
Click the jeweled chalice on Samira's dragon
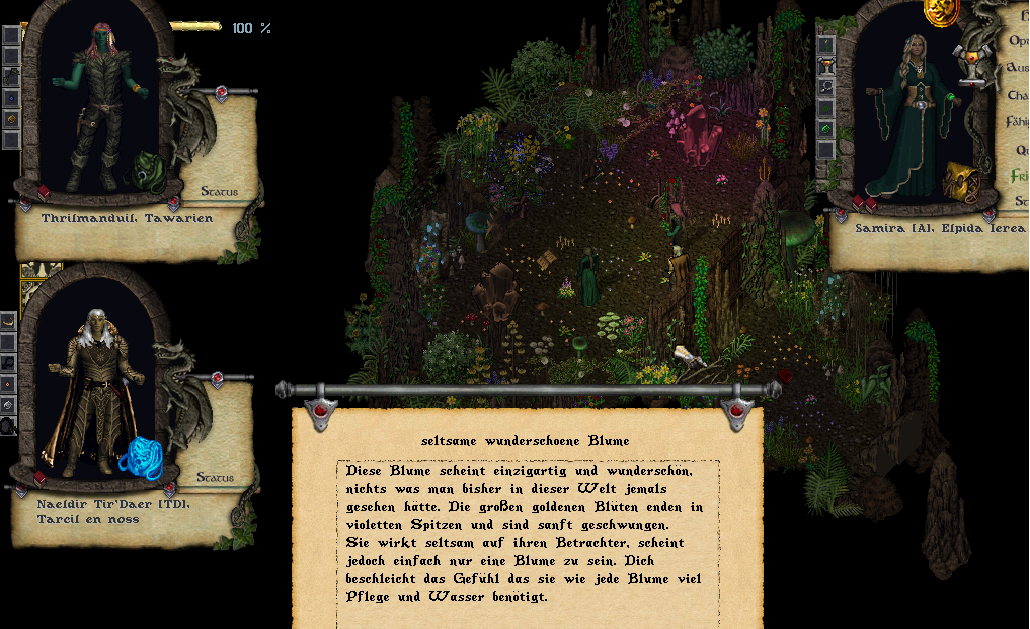pos(974,62)
